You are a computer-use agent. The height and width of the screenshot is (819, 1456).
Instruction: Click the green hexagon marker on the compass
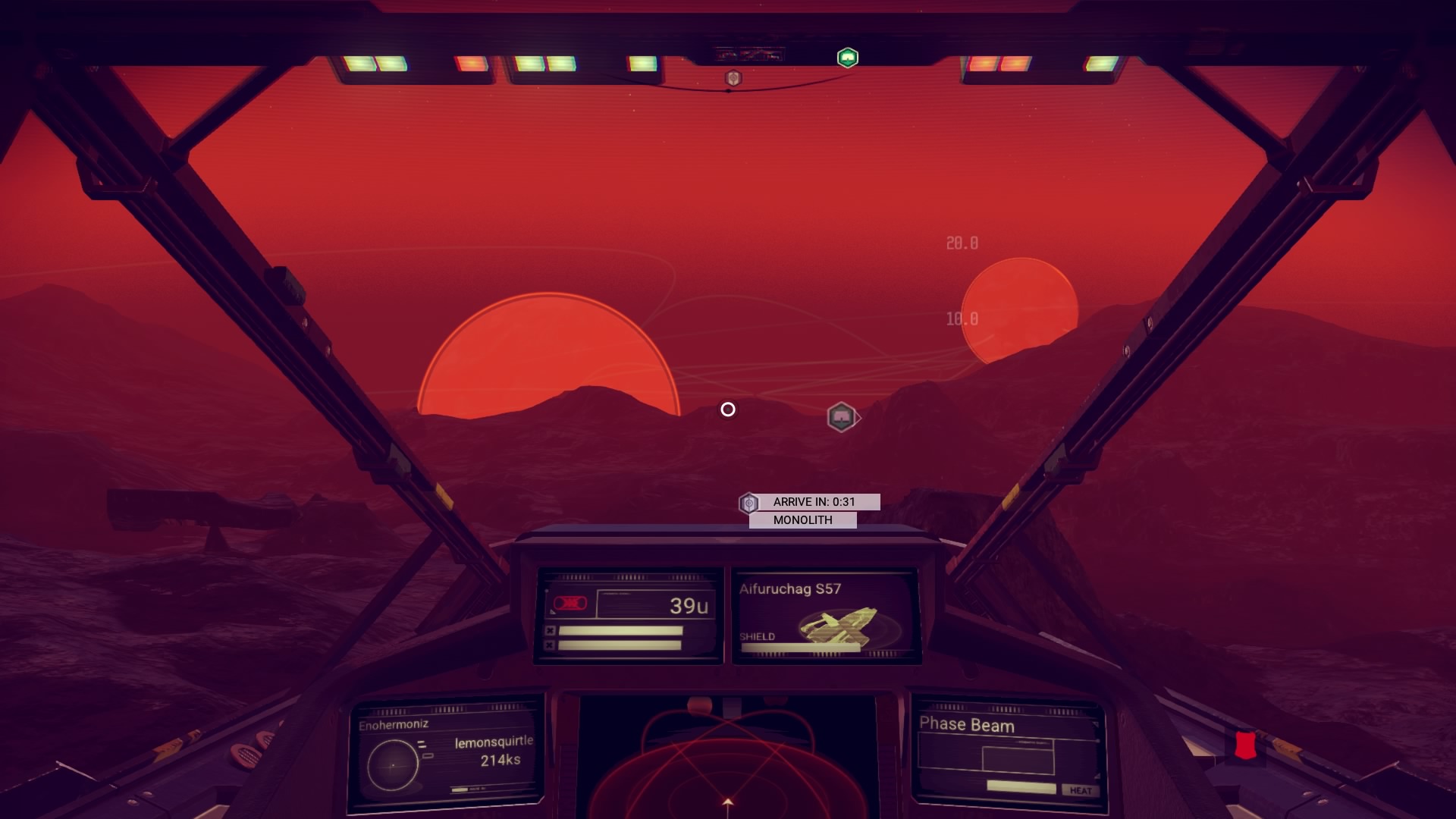click(x=847, y=58)
